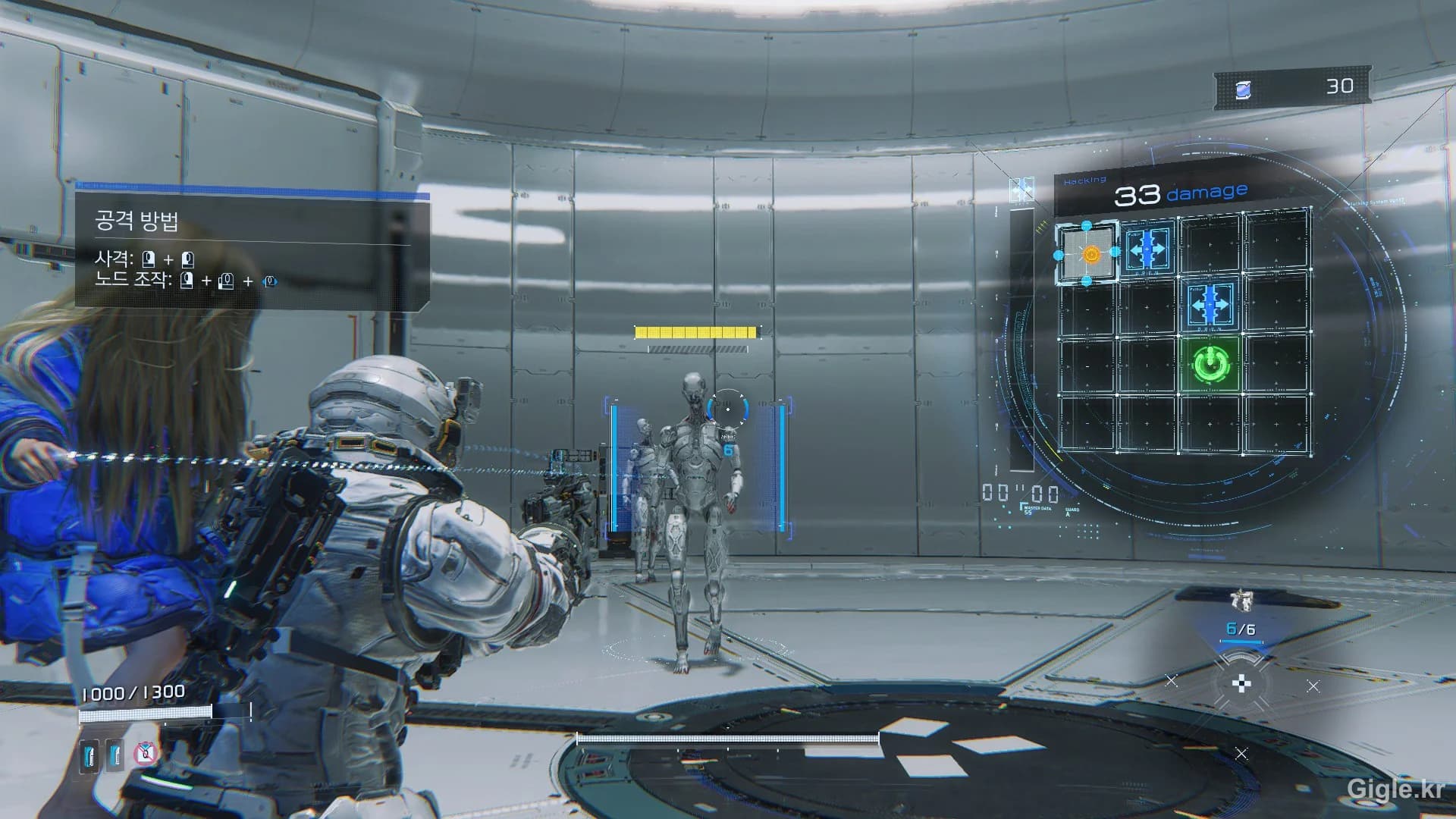Pick the blue arrow node above the green node
The width and height of the screenshot is (1456, 819).
[1210, 305]
